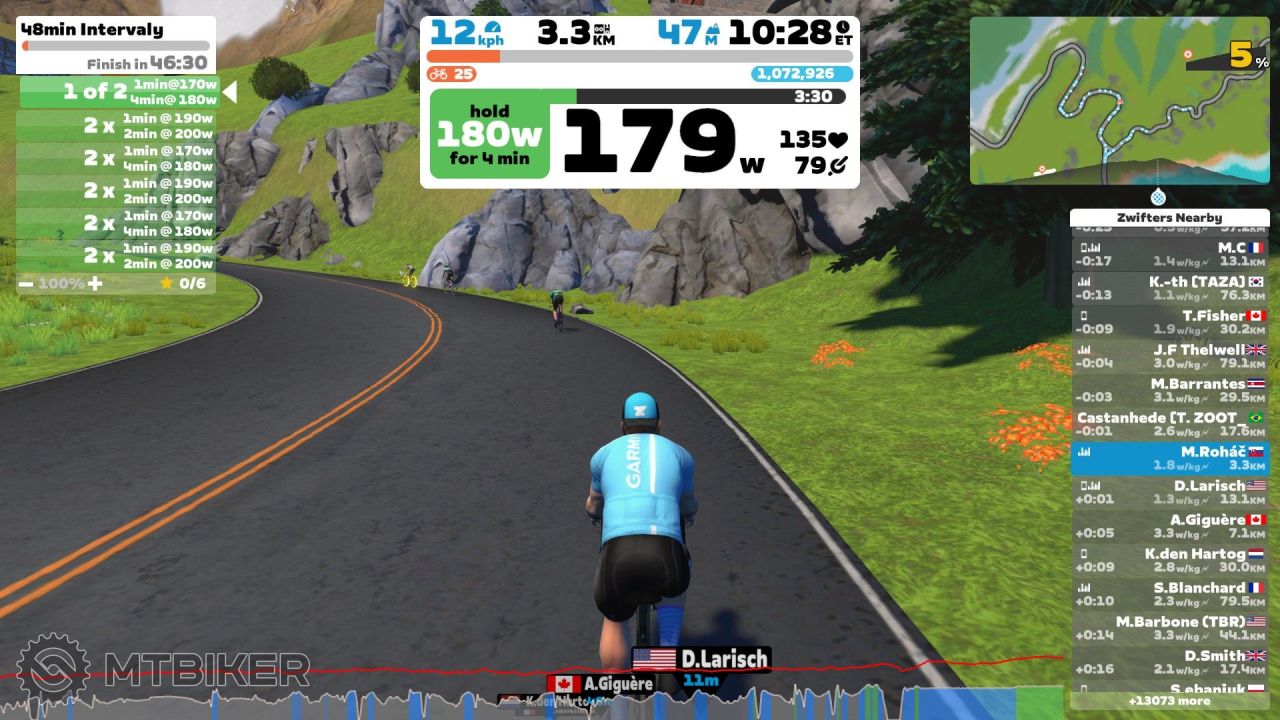Click the route minimap
Image resolution: width=1280 pixels, height=720 pixels.
pyautogui.click(x=1119, y=100)
